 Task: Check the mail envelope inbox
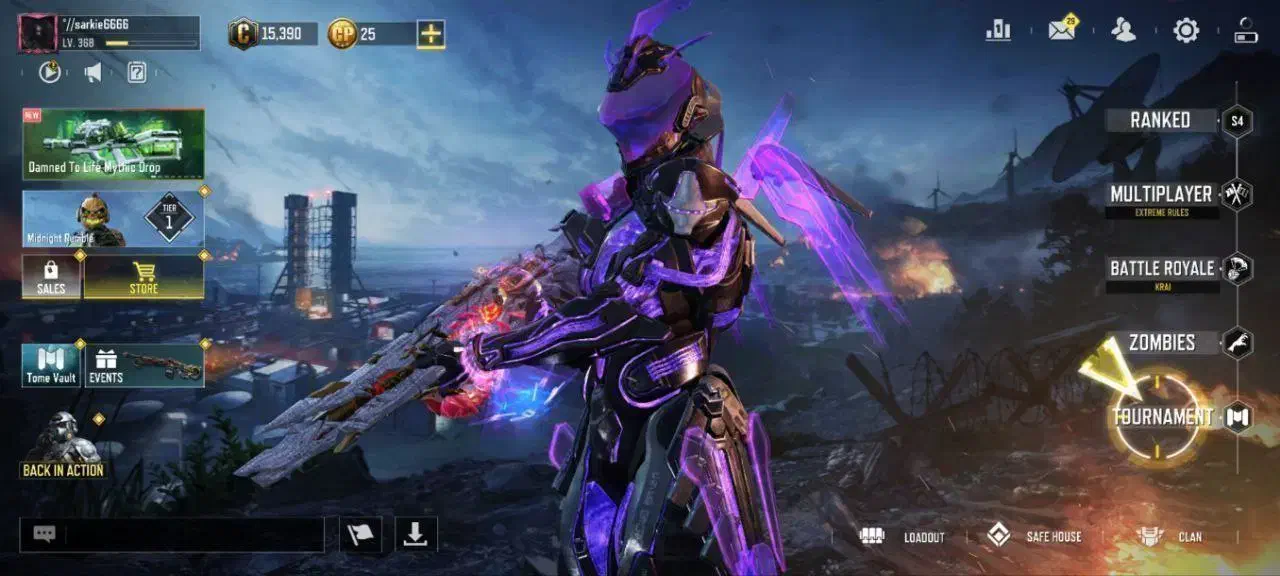(x=1061, y=31)
